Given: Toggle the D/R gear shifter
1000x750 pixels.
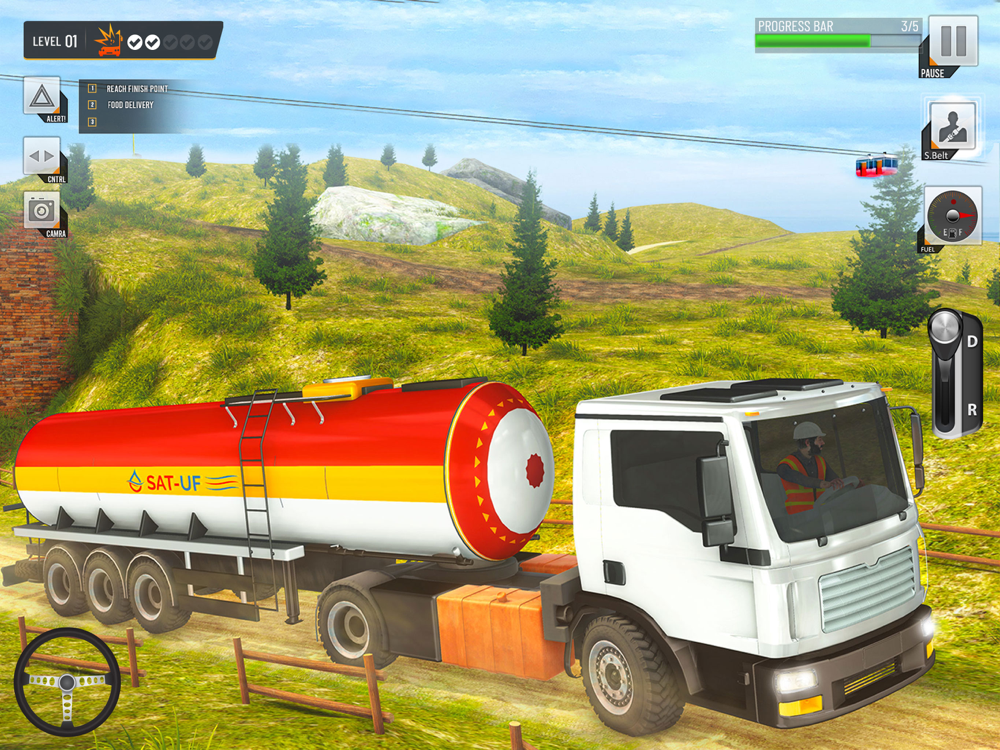Looking at the screenshot, I should click(956, 372).
